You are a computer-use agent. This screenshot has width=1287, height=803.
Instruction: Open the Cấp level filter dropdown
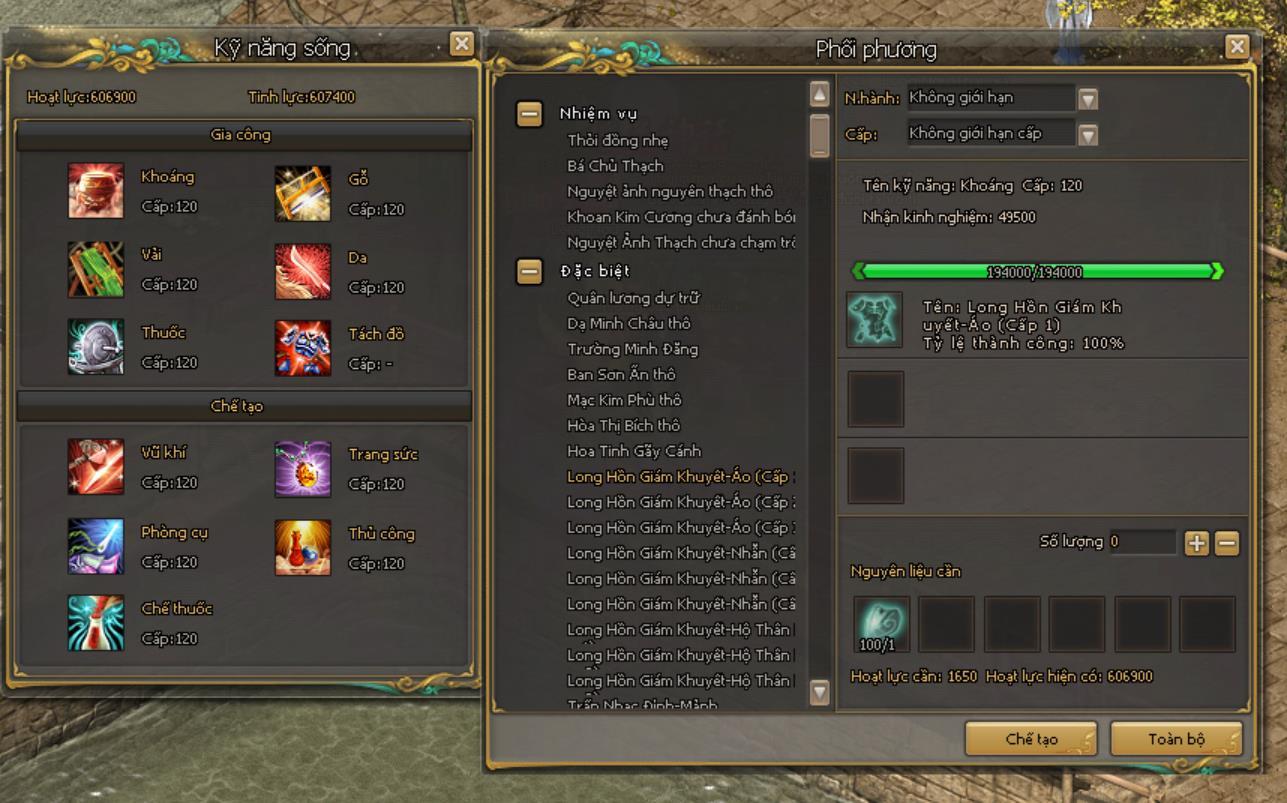coord(1088,134)
